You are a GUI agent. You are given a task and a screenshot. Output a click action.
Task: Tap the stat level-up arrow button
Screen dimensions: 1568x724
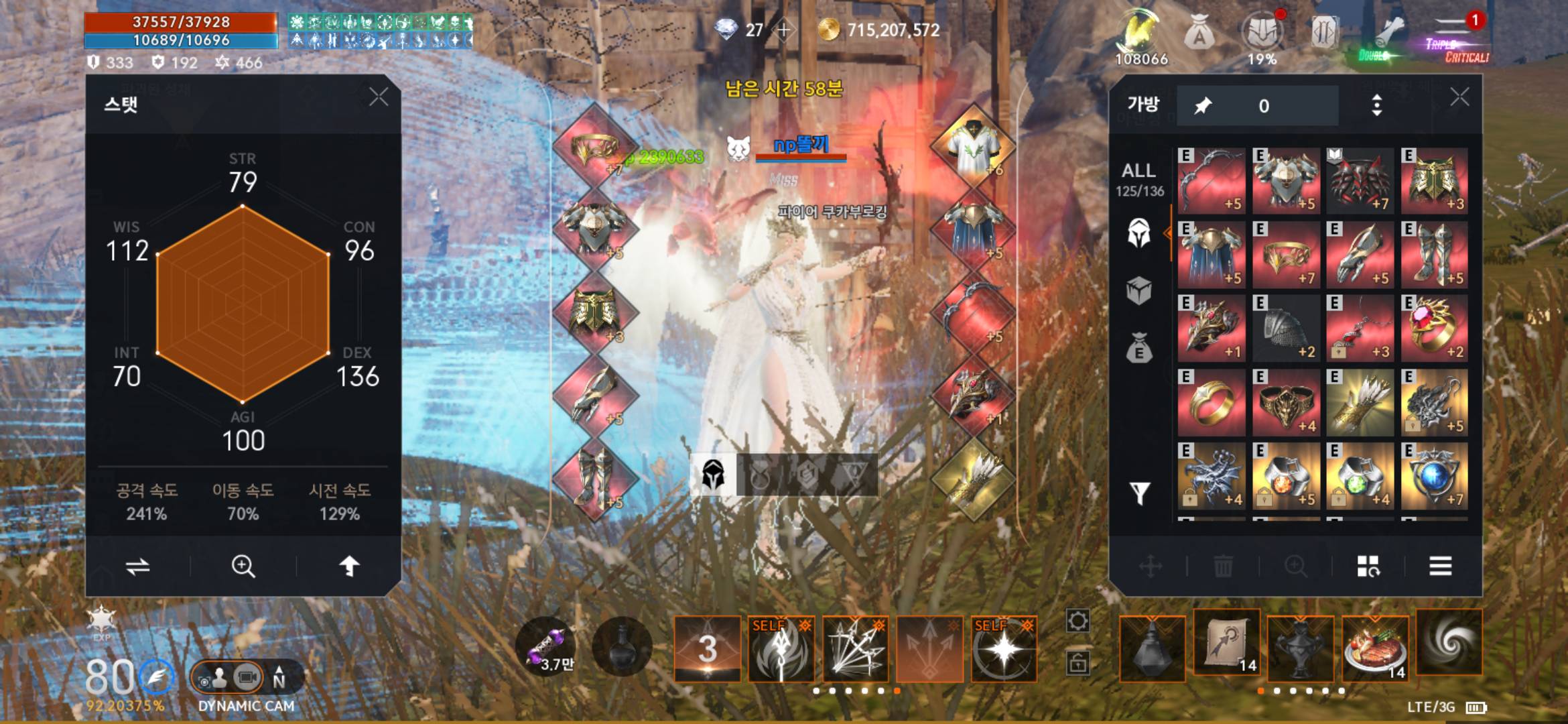tap(348, 566)
